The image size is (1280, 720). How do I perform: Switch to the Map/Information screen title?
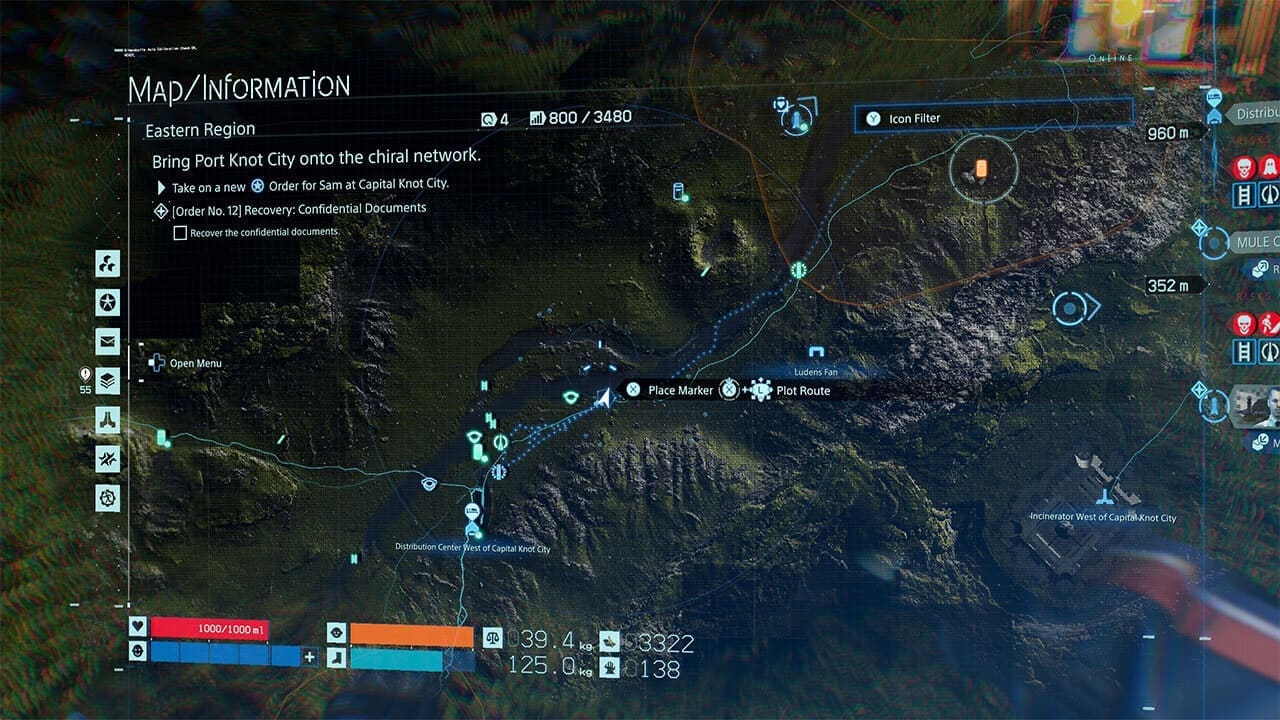[240, 85]
